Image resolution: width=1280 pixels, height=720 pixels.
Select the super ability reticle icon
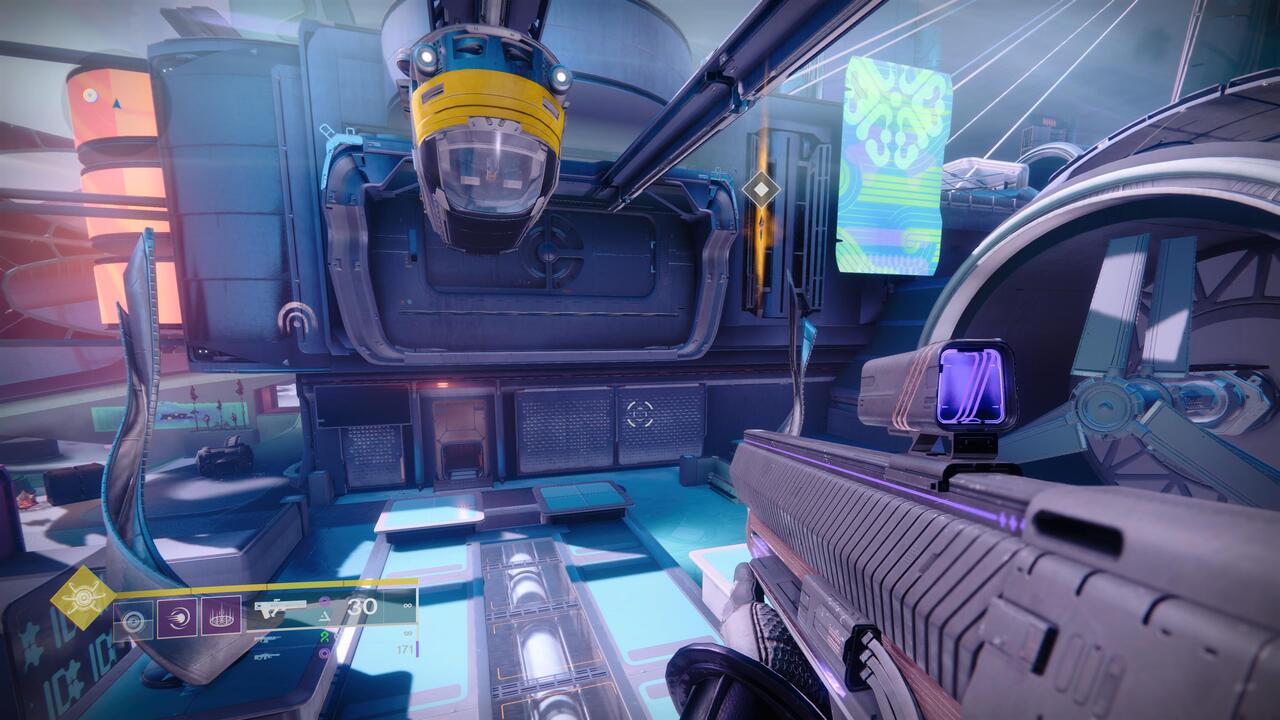point(133,619)
